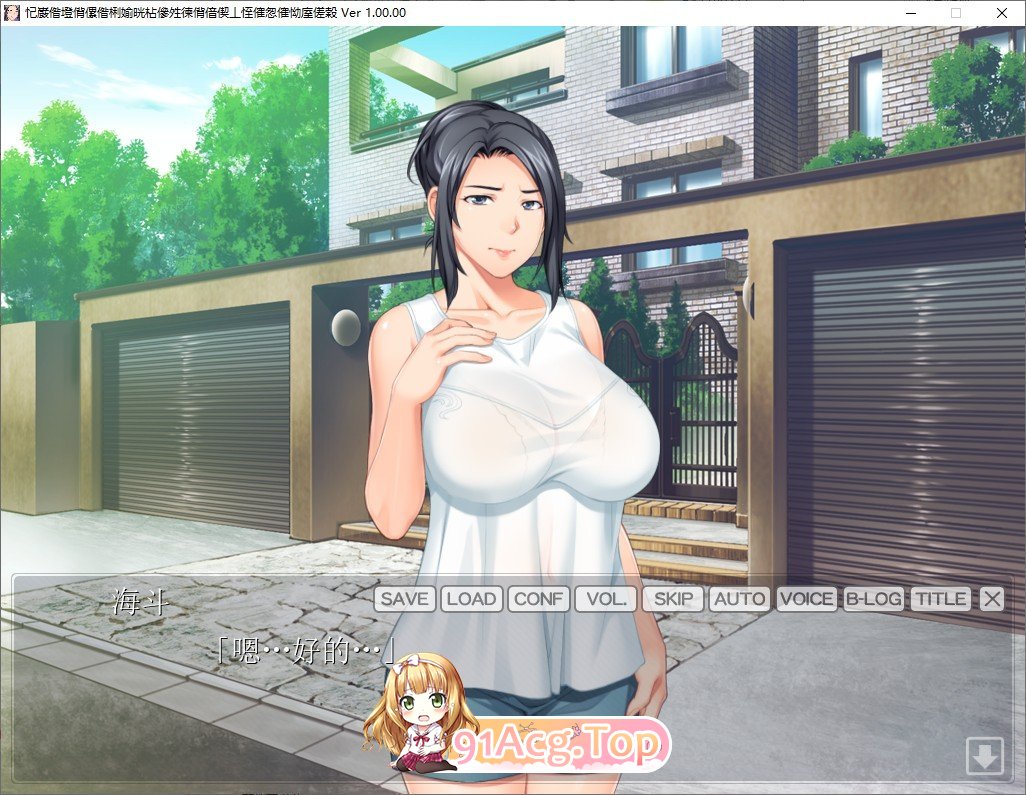The width and height of the screenshot is (1026, 795).
Task: Click the SAVE button
Action: point(405,599)
